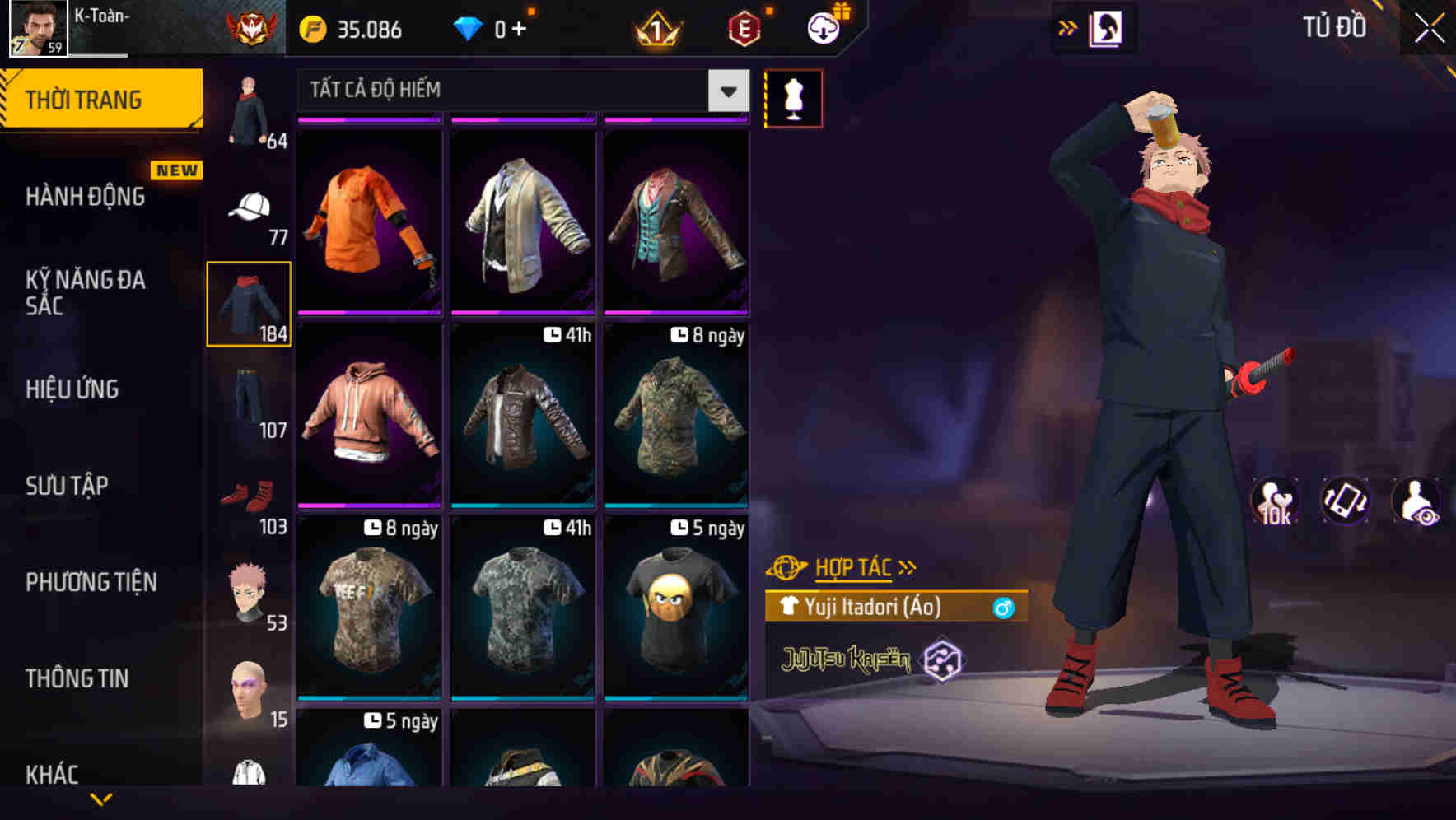Click the double chevron beside the portrait icon
Screen dimensions: 1456x820
click(1068, 27)
